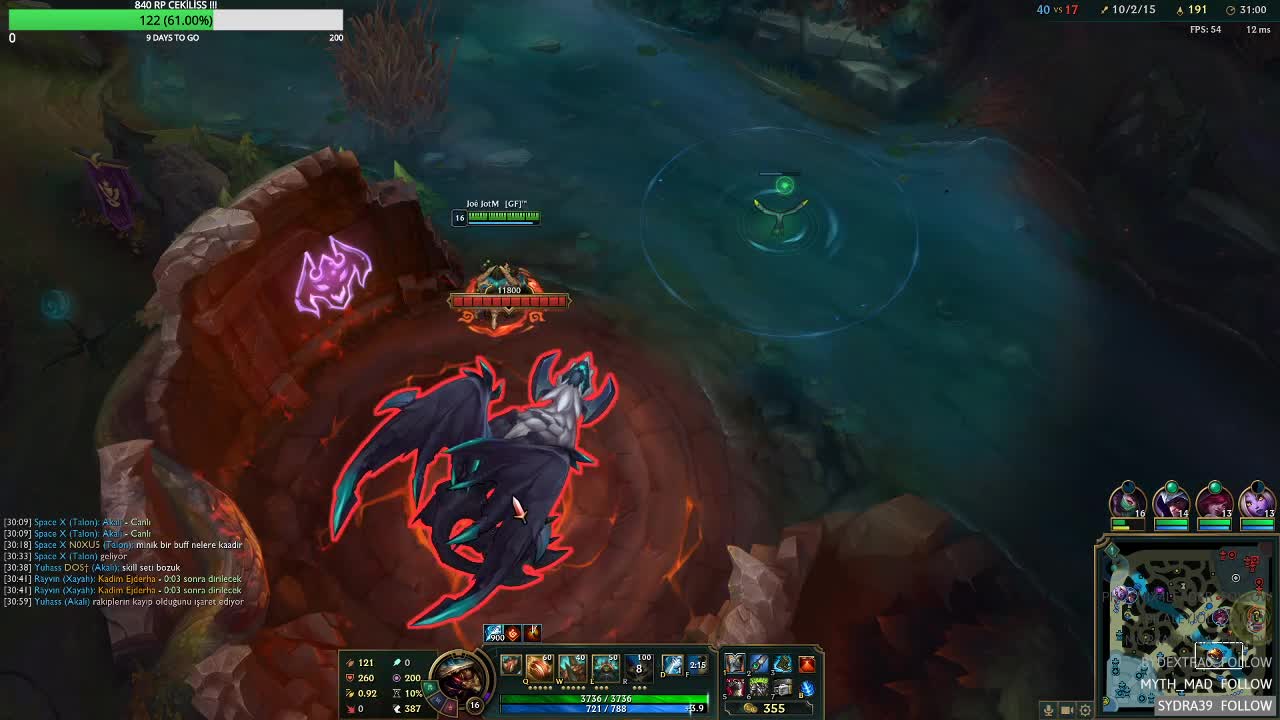Viewport: 1280px width, 720px height.
Task: Use the red trinket item
Action: (x=807, y=664)
